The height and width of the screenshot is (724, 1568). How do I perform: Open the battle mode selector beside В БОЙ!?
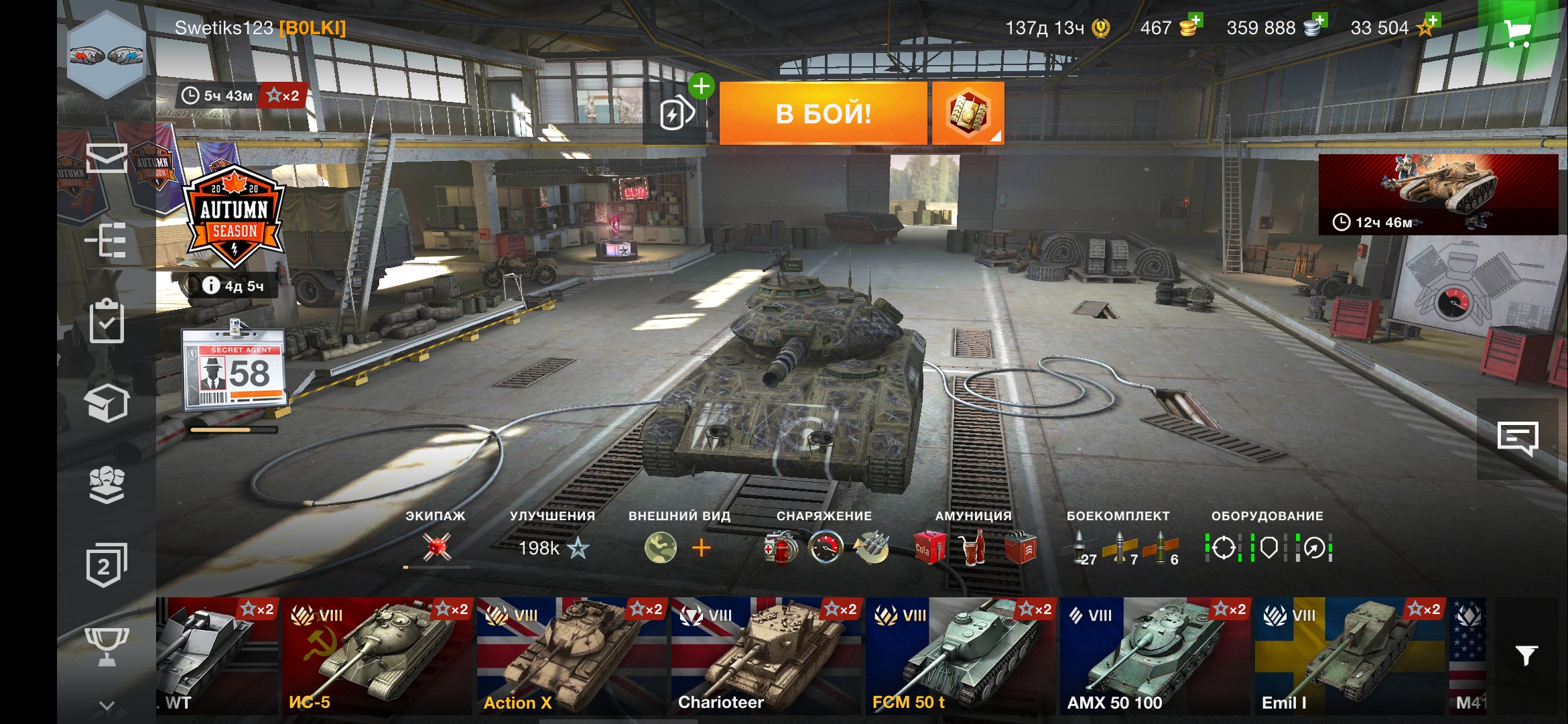pyautogui.click(x=967, y=113)
